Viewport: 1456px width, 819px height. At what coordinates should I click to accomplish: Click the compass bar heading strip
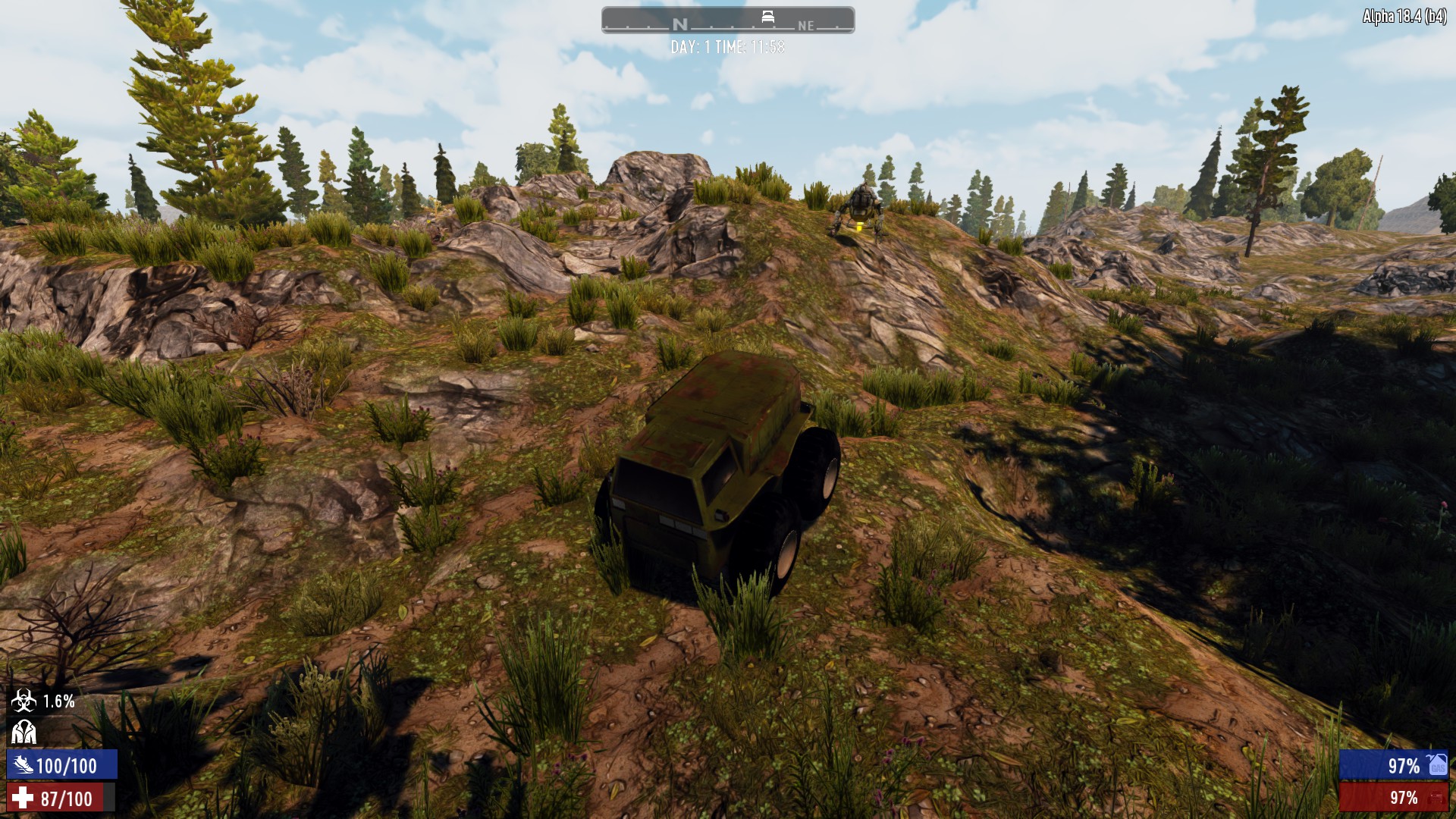727,21
